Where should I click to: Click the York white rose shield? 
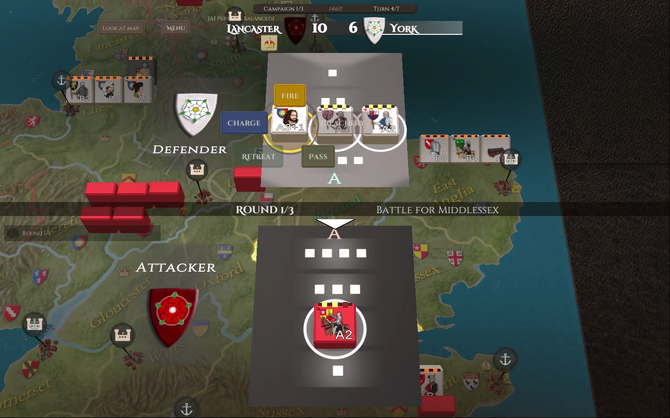[x=195, y=114]
